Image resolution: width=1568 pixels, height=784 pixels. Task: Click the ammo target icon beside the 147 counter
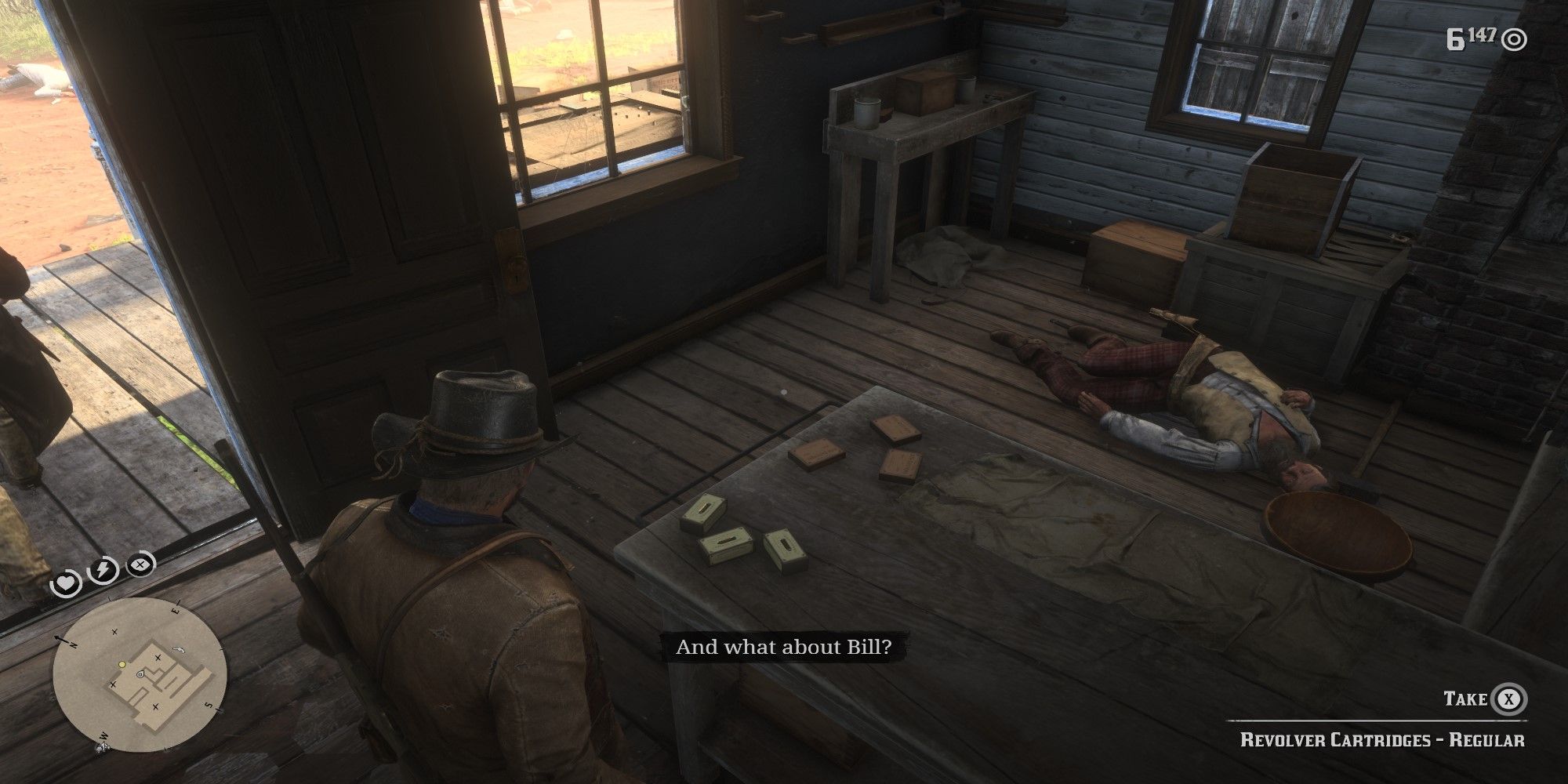click(1514, 40)
